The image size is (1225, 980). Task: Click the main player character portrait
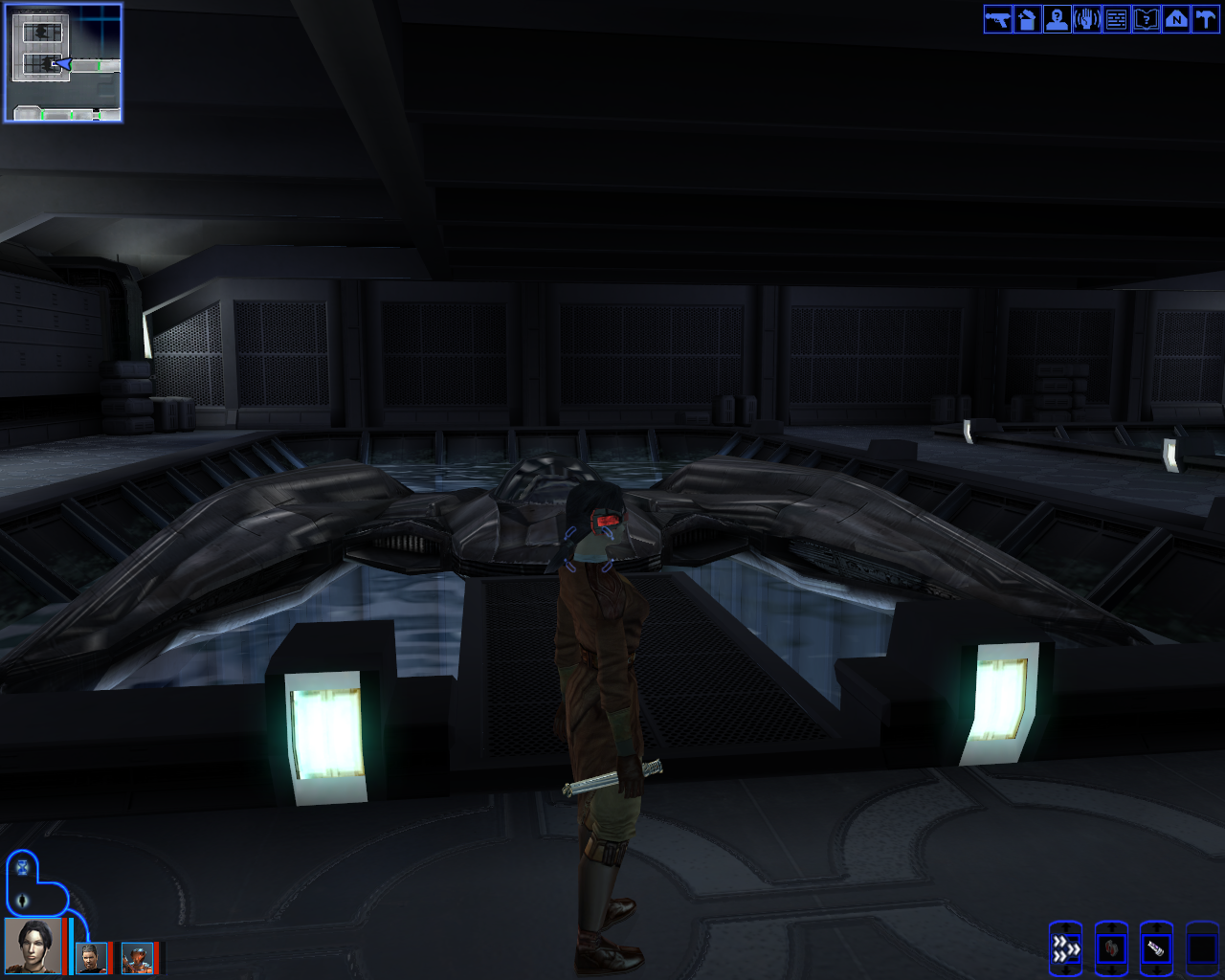(32, 946)
